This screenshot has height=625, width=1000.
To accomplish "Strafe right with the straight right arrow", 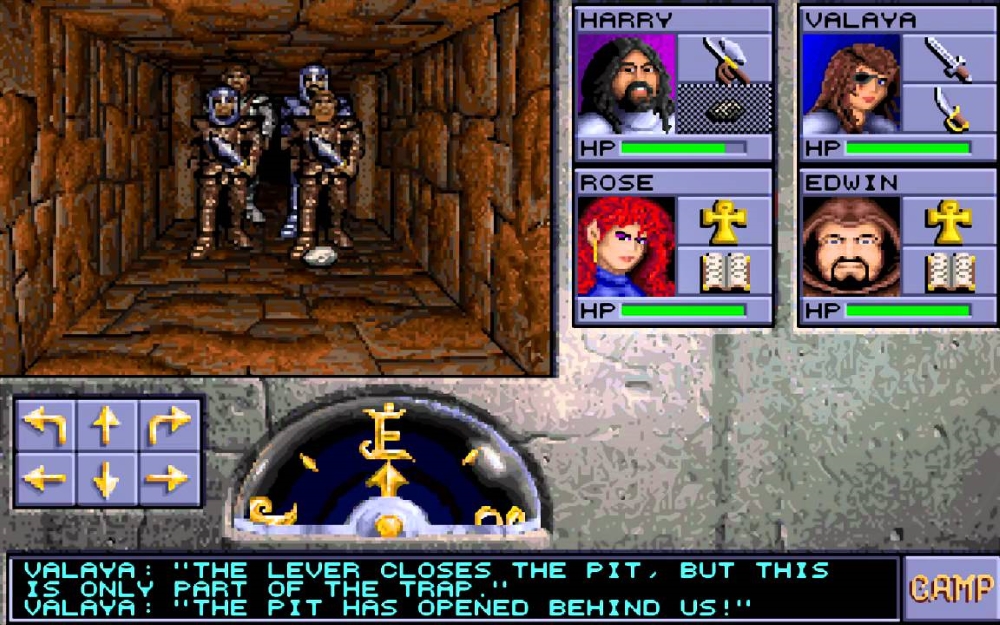I will coord(168,480).
